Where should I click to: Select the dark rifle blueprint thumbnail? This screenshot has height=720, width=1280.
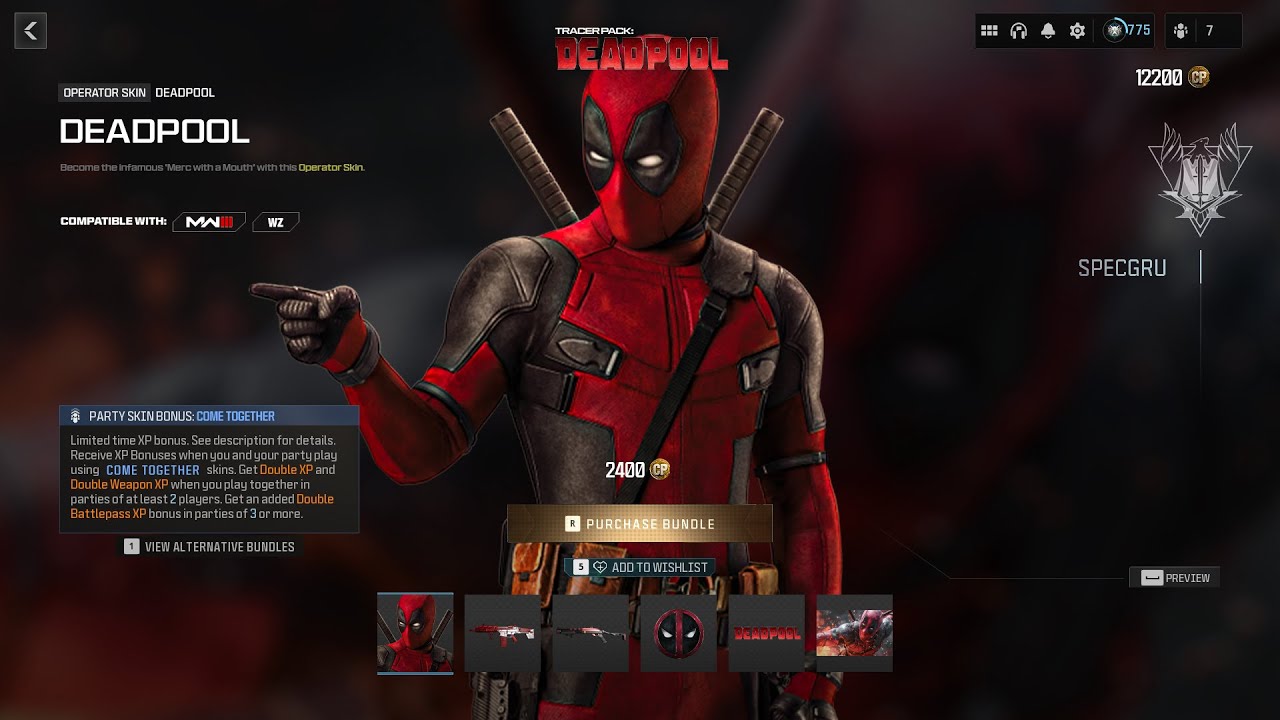pyautogui.click(x=590, y=633)
